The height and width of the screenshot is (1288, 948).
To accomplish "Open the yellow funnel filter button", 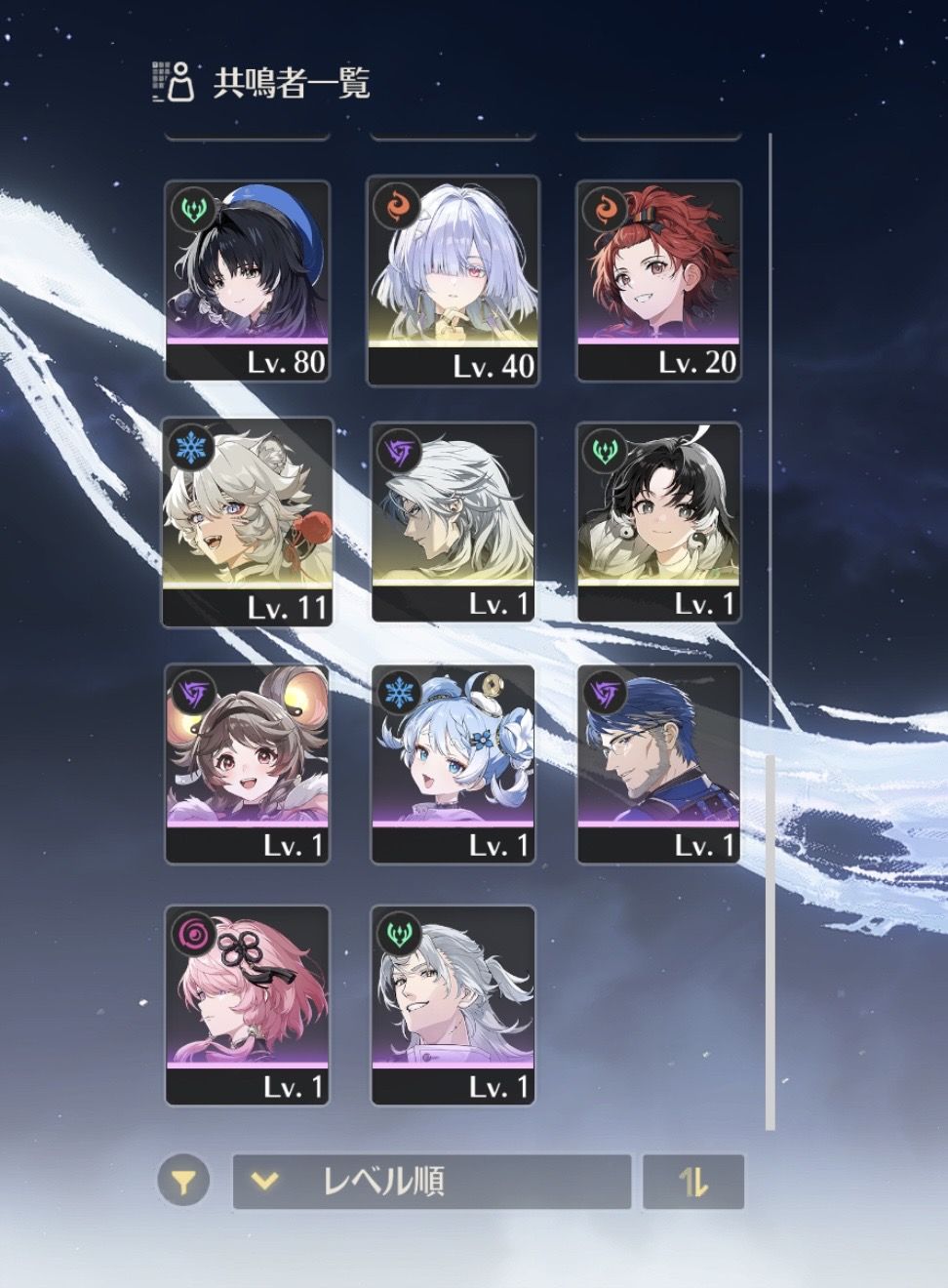I will [182, 1183].
